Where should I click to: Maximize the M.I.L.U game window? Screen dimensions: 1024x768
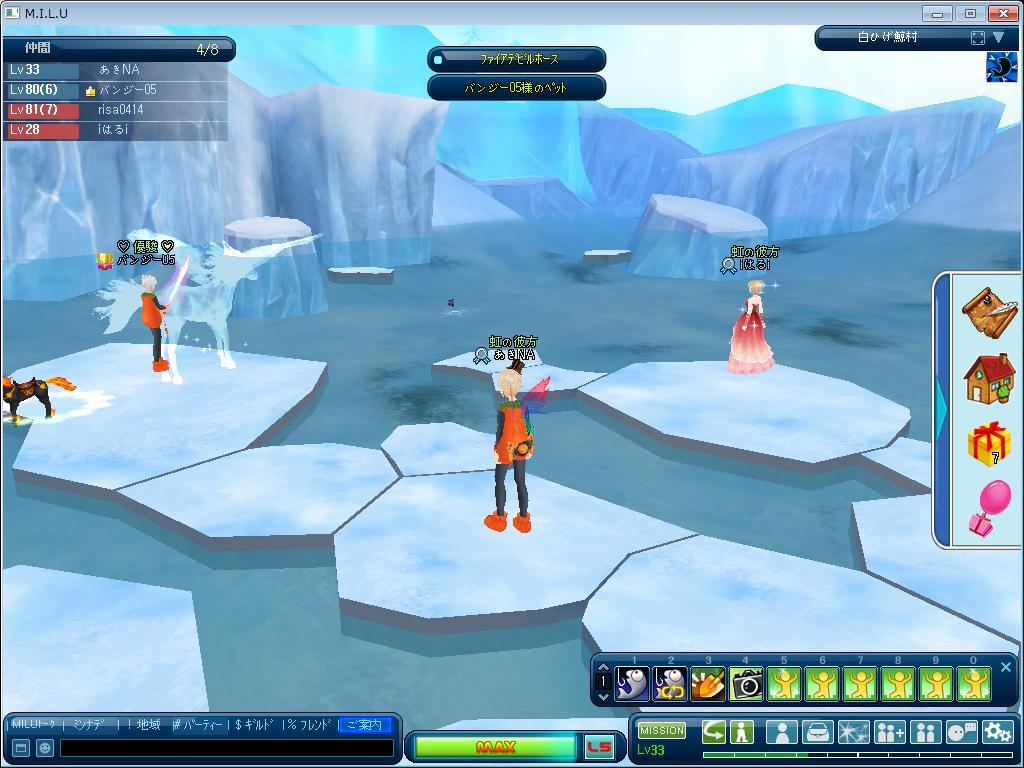[970, 13]
